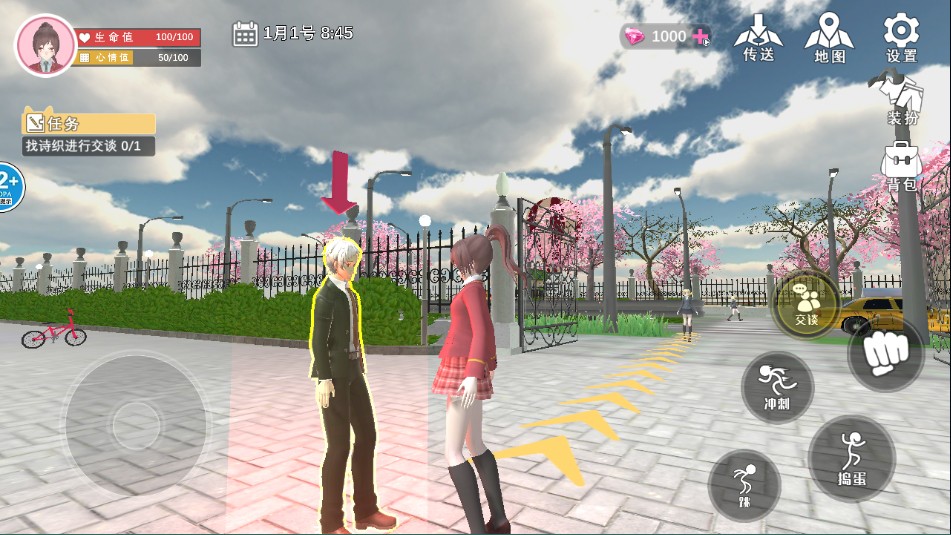Image resolution: width=951 pixels, height=535 pixels.
Task: Tap the virtual movement joystick
Action: pyautogui.click(x=137, y=424)
